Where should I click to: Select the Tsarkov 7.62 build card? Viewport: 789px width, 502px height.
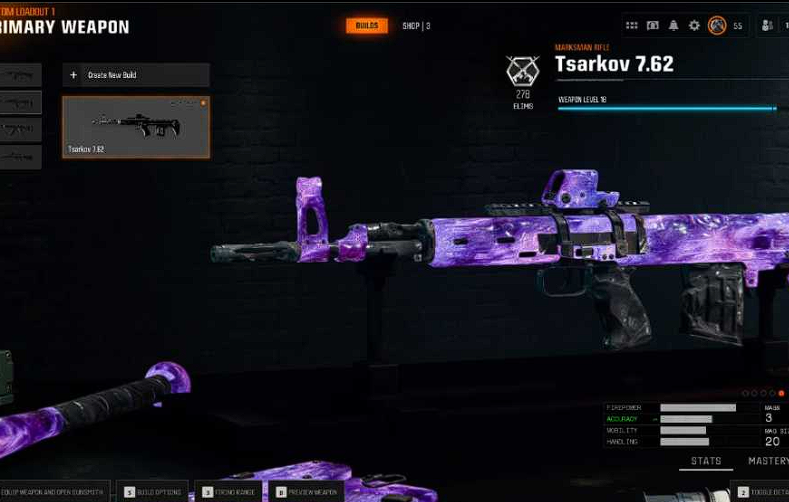pos(136,127)
